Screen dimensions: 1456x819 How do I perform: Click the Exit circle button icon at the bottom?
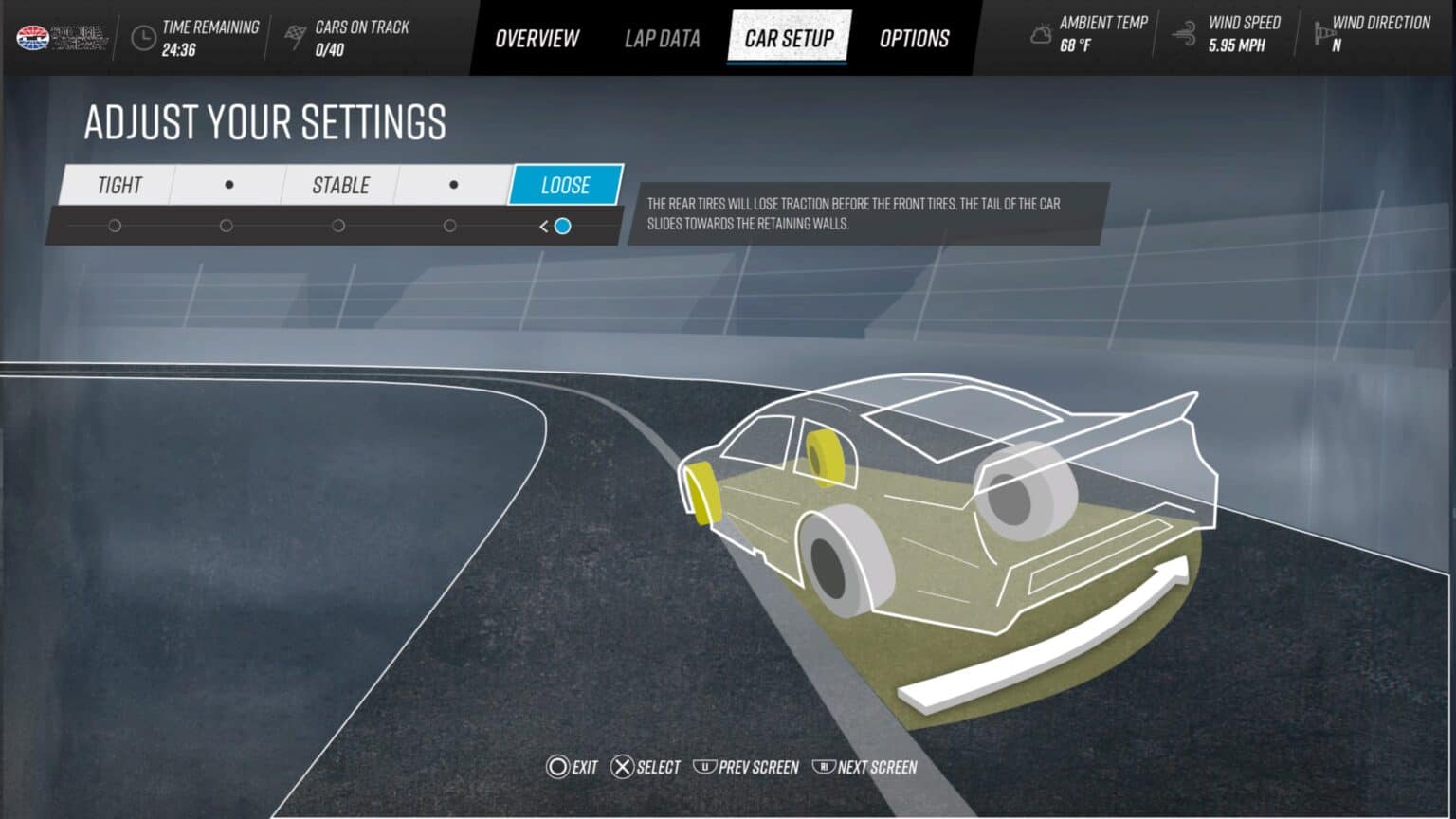(x=558, y=767)
